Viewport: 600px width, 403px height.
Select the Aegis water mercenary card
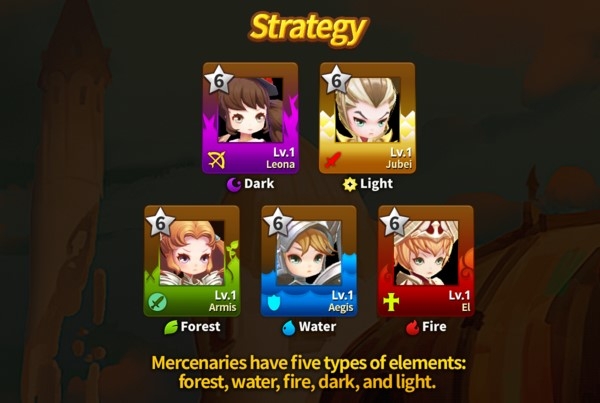click(x=308, y=261)
